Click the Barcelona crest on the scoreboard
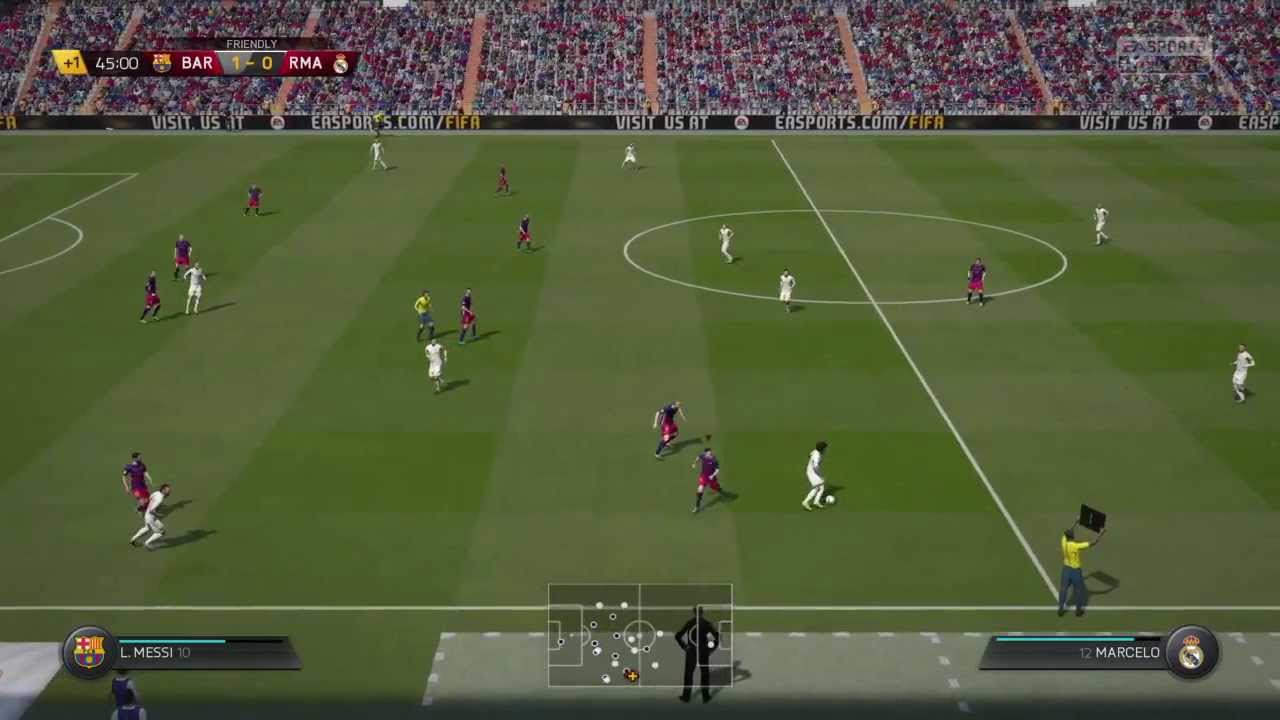Image resolution: width=1280 pixels, height=720 pixels. coord(161,63)
